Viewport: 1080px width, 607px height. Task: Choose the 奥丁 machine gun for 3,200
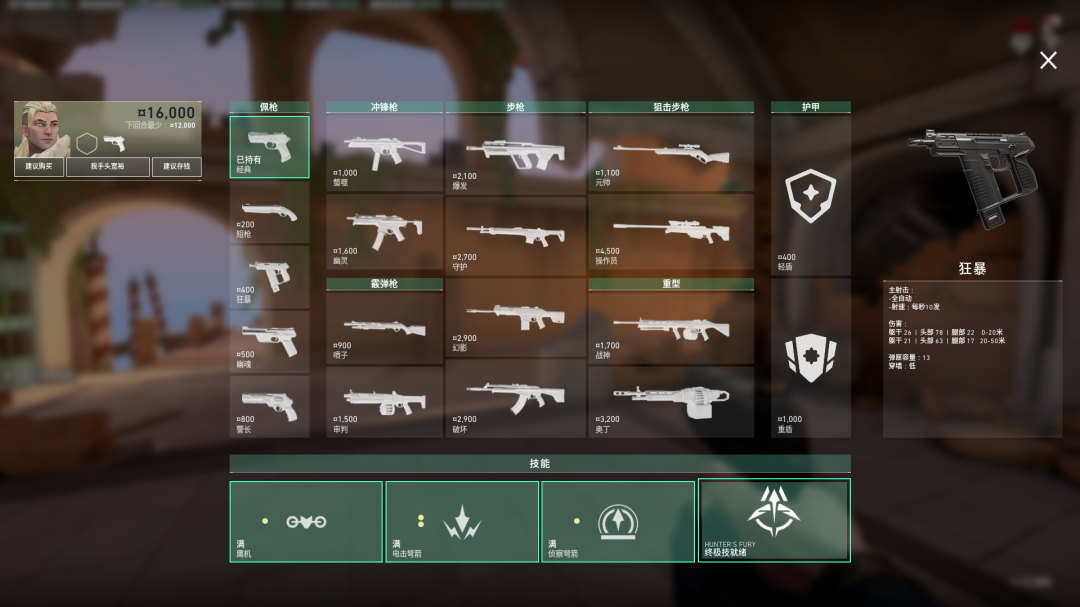tap(670, 400)
